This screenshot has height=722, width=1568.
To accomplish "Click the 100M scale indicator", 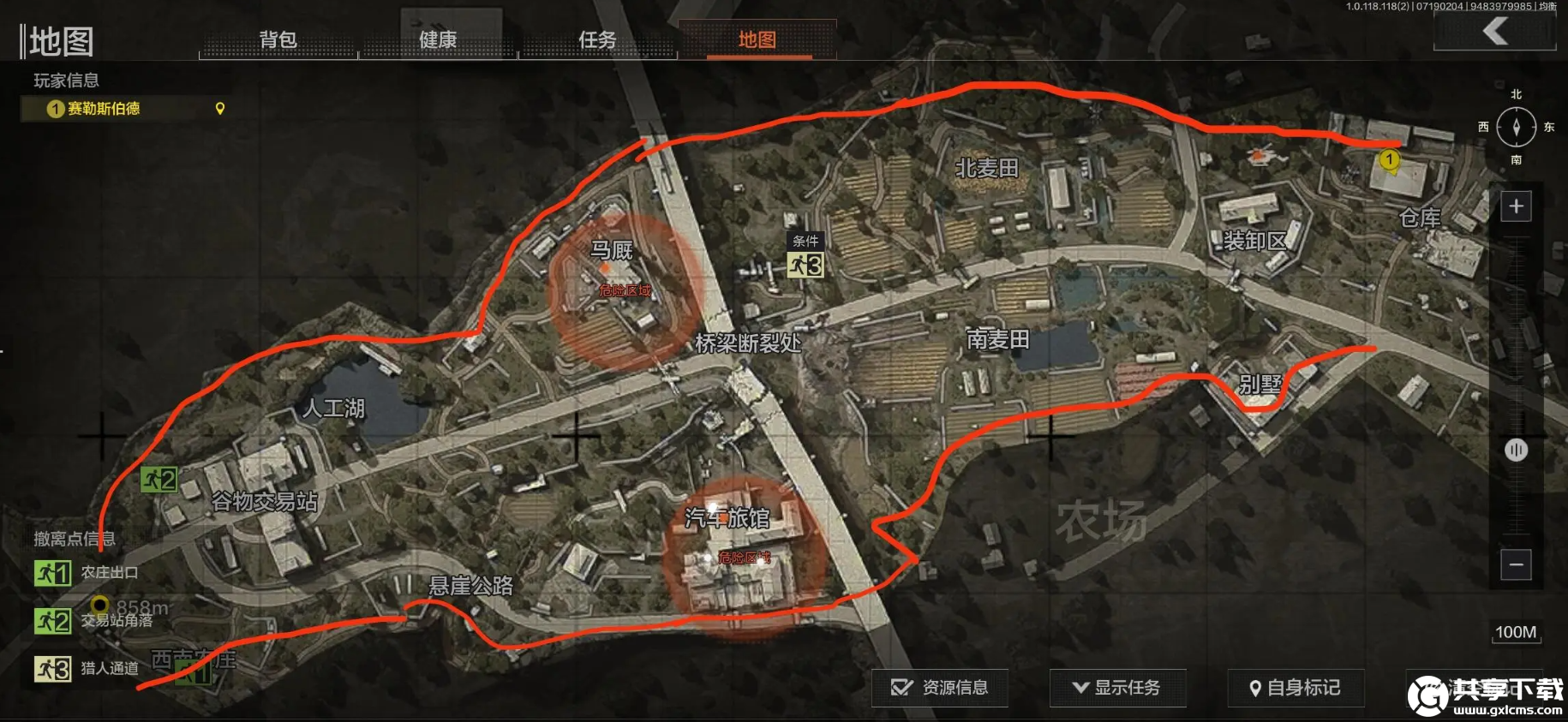I will pos(1517,631).
